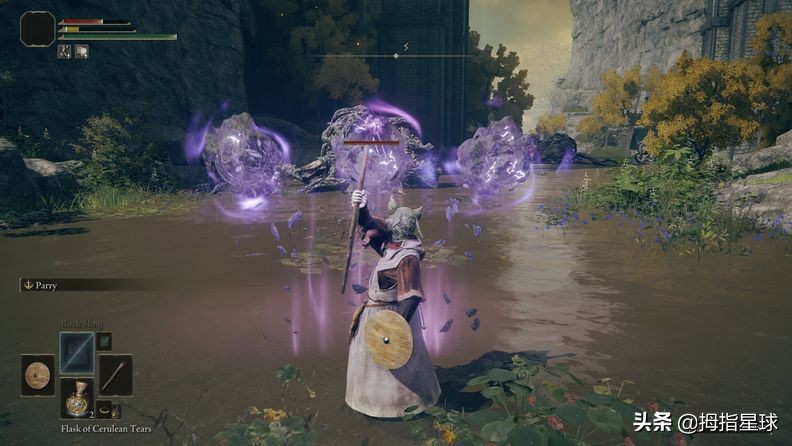Click the small ring icon beside the flask
The image size is (792, 446).
coord(104,408)
